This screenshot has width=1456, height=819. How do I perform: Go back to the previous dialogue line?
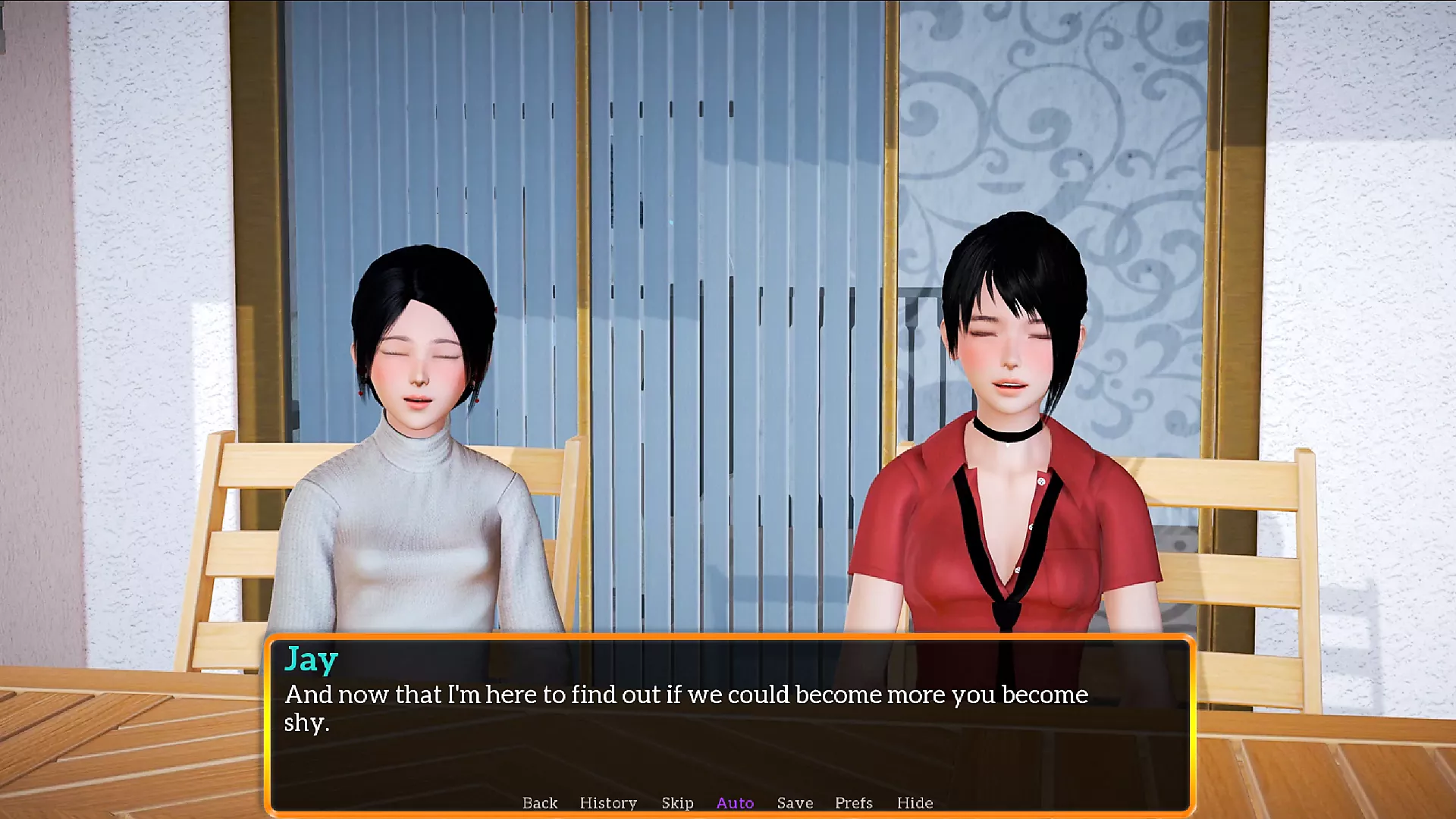click(539, 803)
